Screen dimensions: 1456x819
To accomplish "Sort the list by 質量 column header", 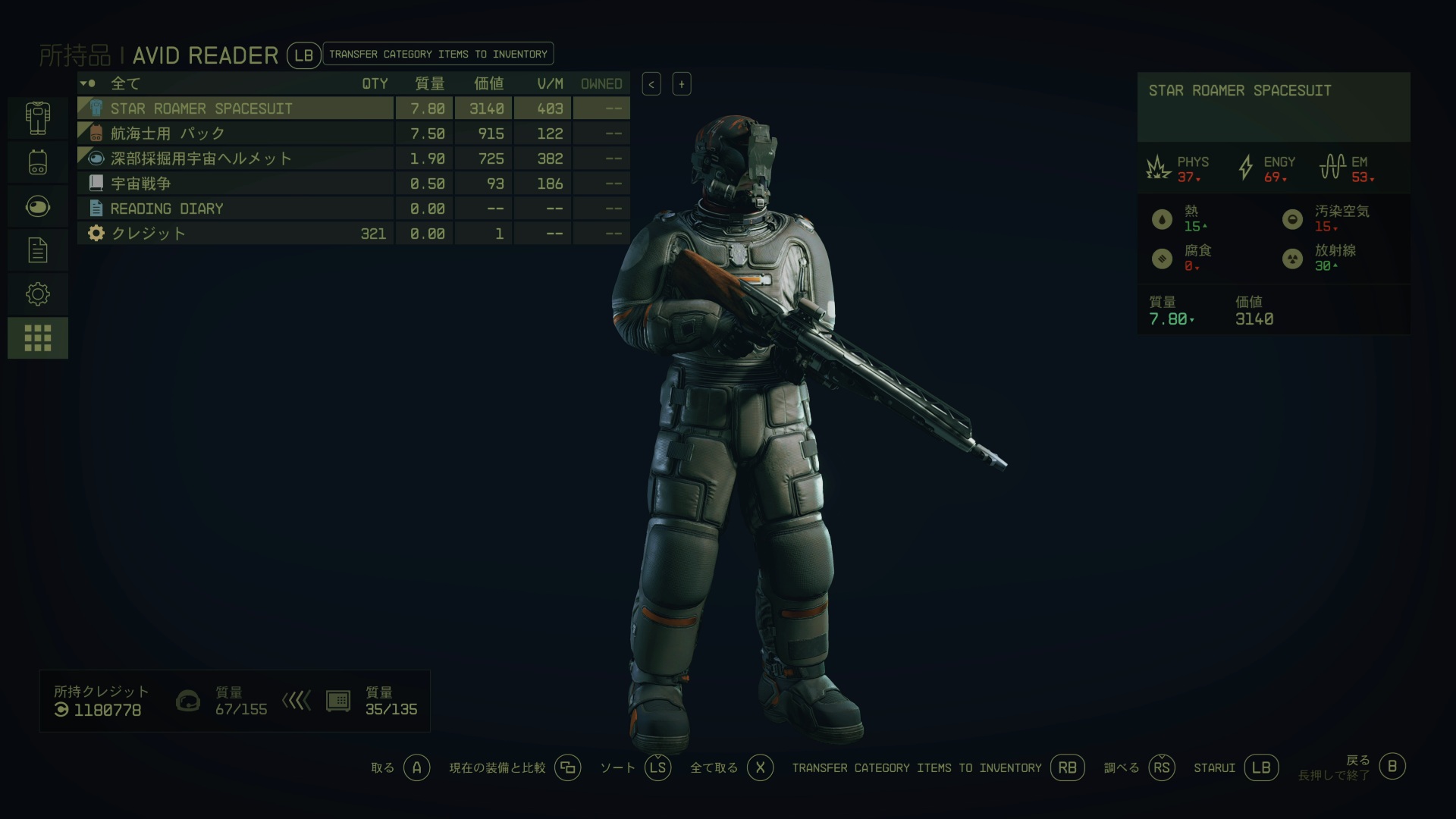I will click(x=429, y=83).
